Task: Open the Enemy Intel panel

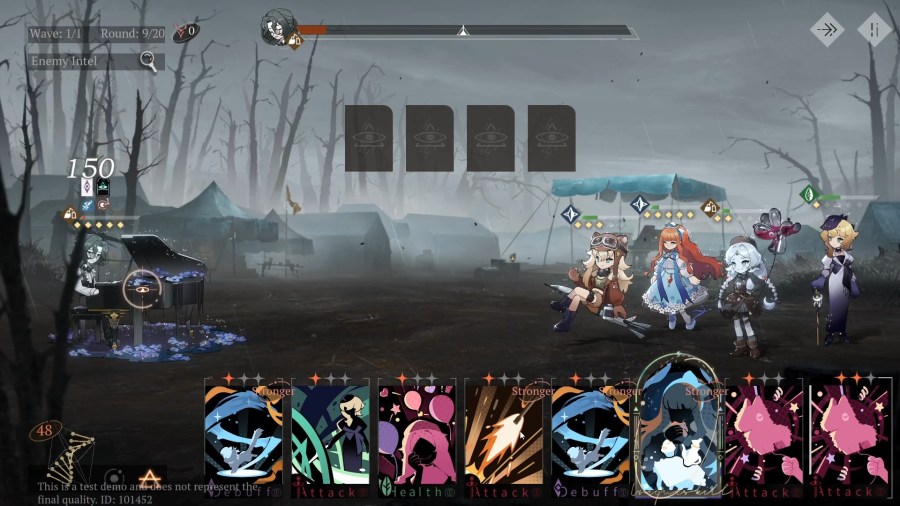Action: point(95,62)
